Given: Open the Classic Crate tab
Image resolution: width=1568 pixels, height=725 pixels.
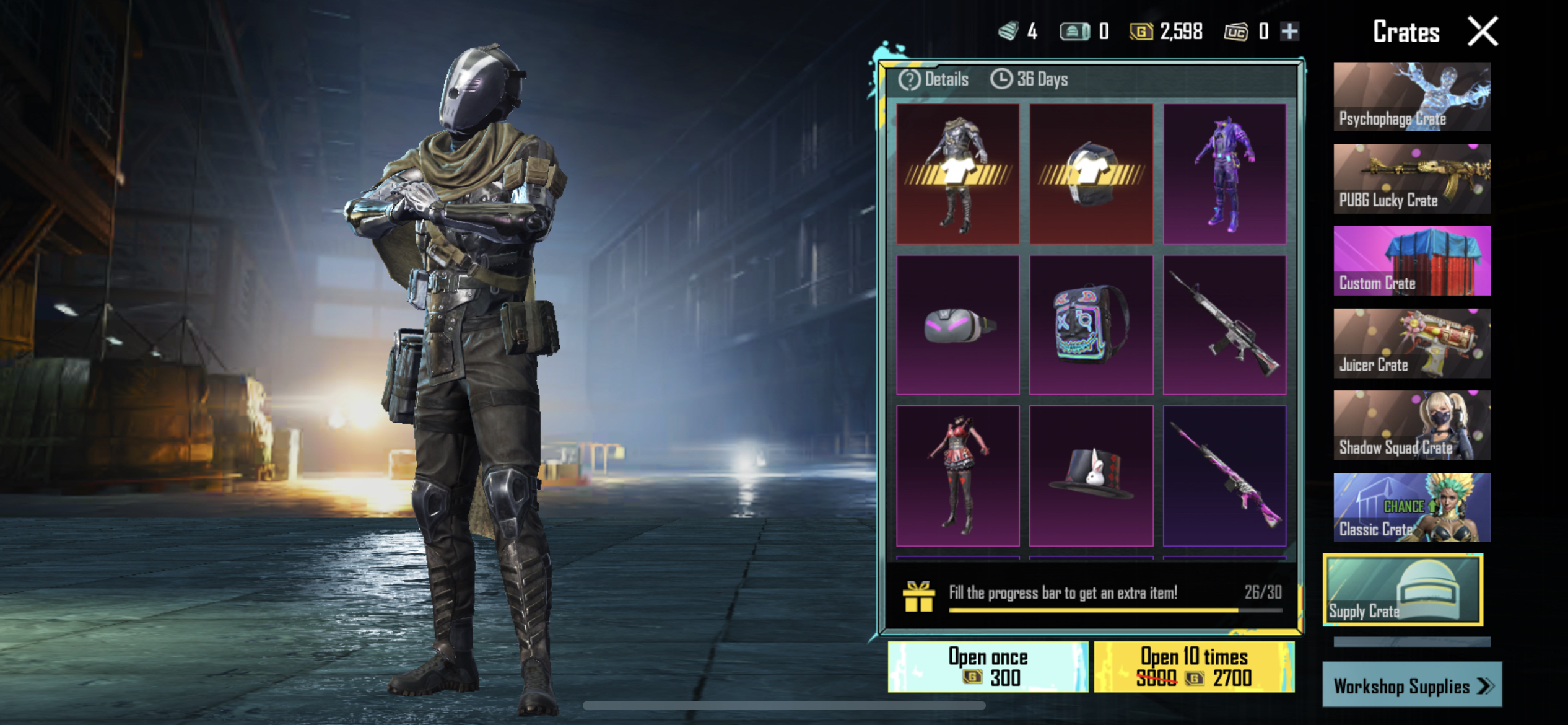Looking at the screenshot, I should point(1412,507).
